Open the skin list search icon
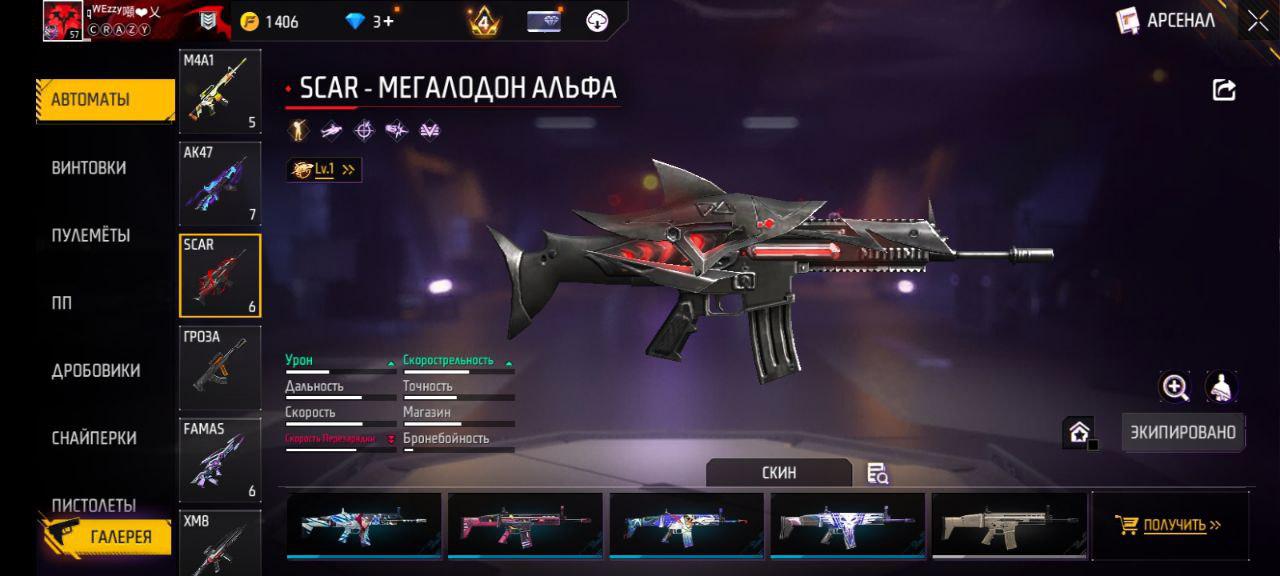1280x576 pixels. click(x=878, y=473)
